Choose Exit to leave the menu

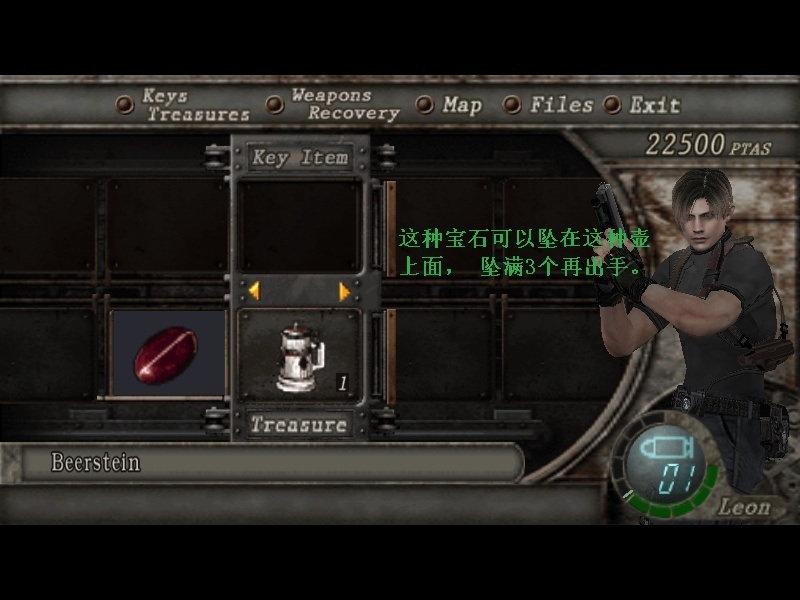pos(654,105)
